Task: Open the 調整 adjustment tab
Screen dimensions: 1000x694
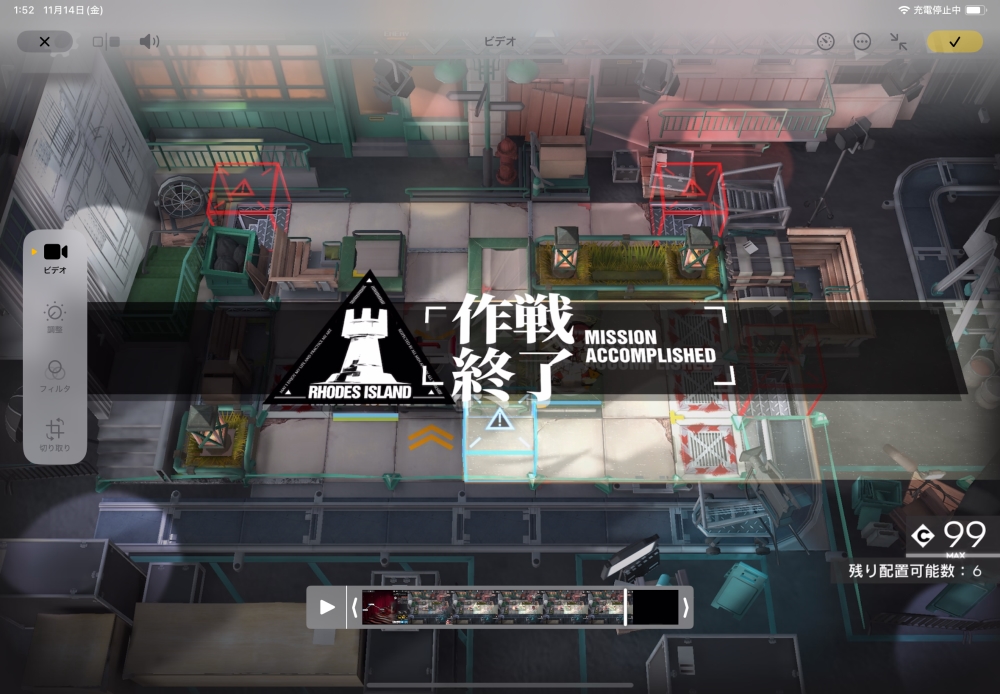Action: 55,316
